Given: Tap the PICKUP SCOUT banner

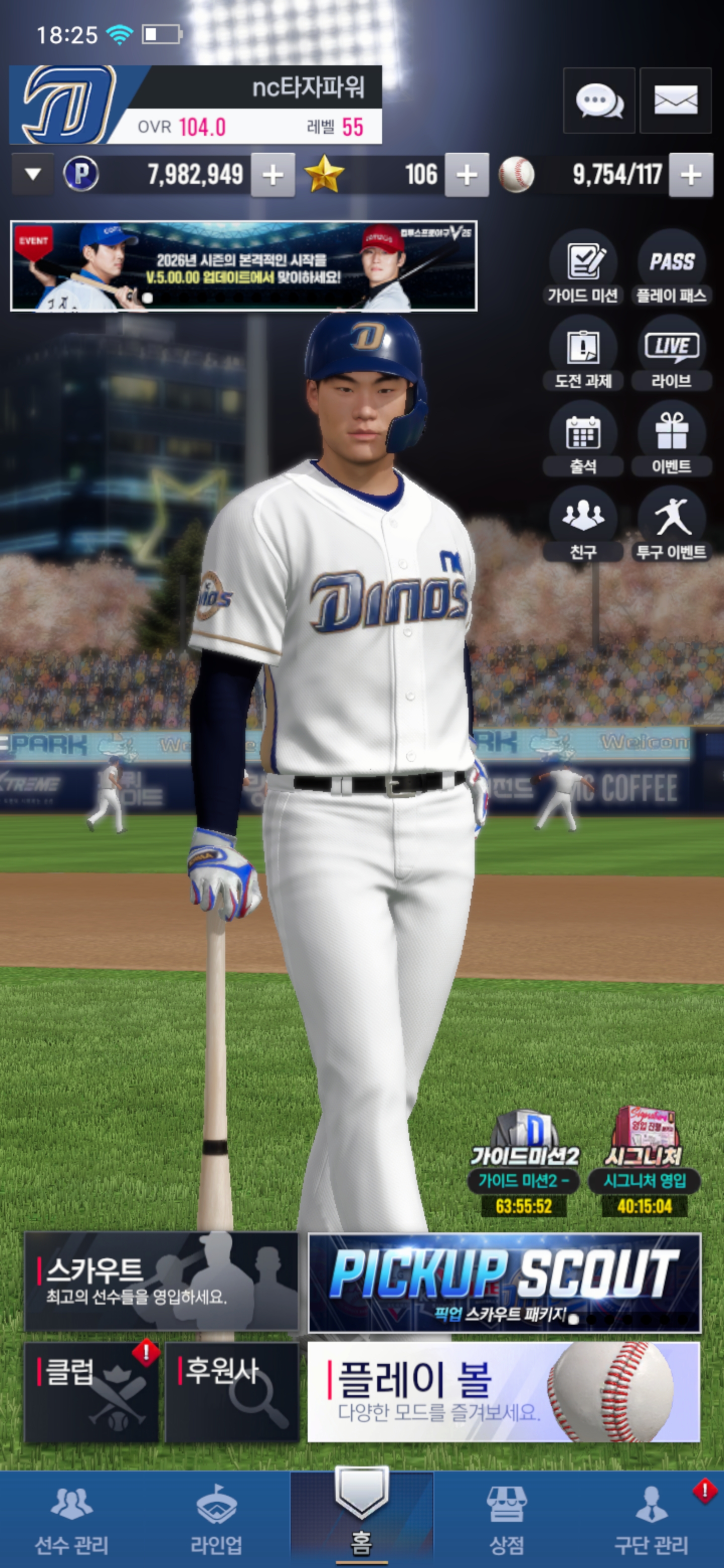Looking at the screenshot, I should click(504, 1283).
